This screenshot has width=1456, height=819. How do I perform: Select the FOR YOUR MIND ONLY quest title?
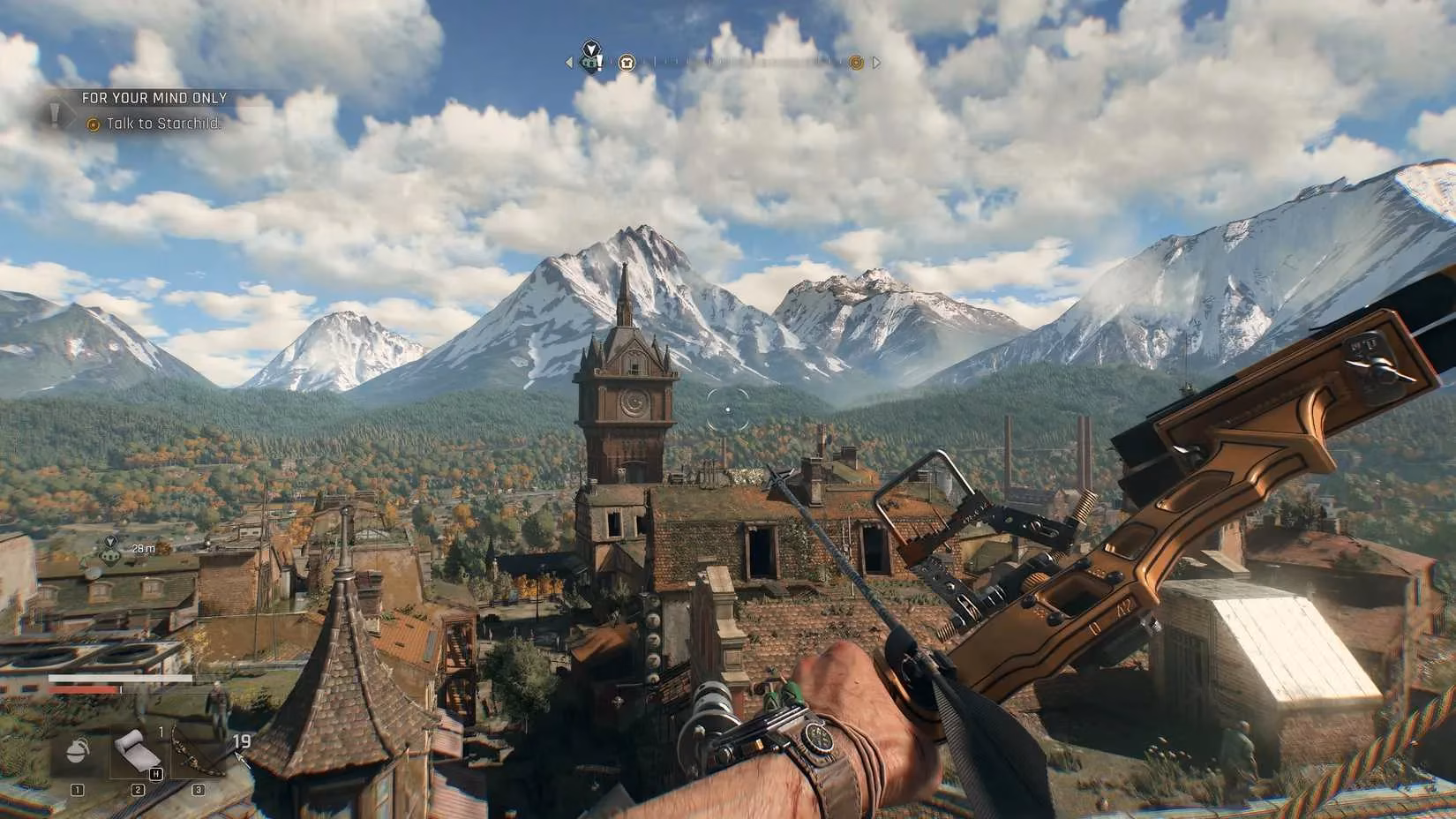click(152, 97)
